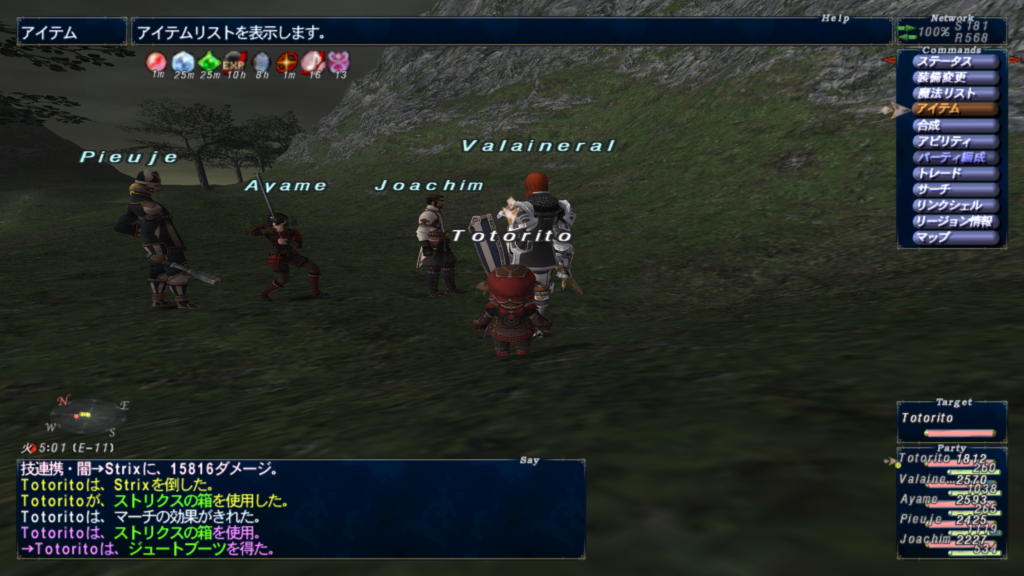
Task: Select アビリティ from the Commands menu
Action: (x=954, y=141)
